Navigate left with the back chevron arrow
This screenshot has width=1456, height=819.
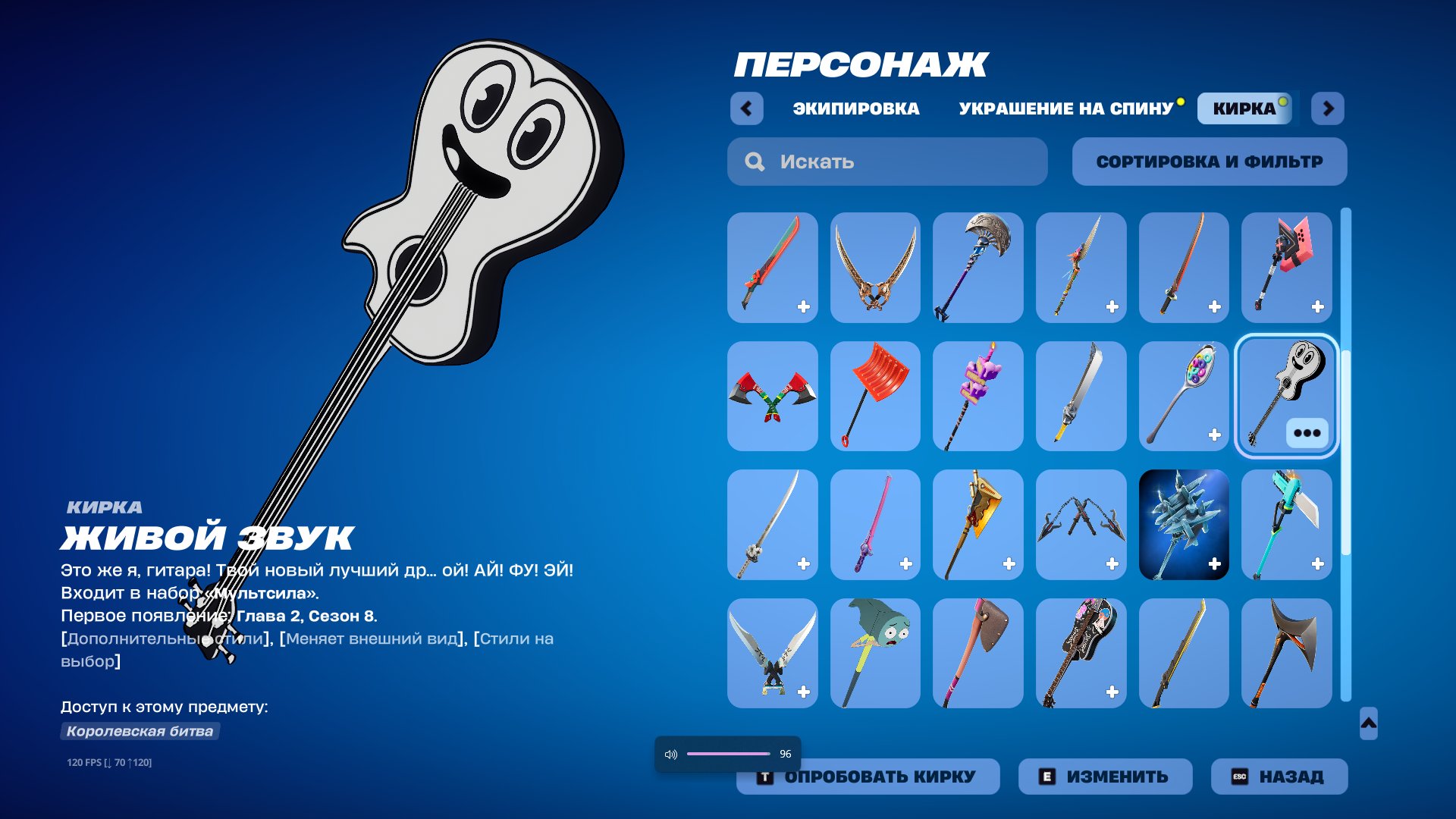[x=747, y=108]
